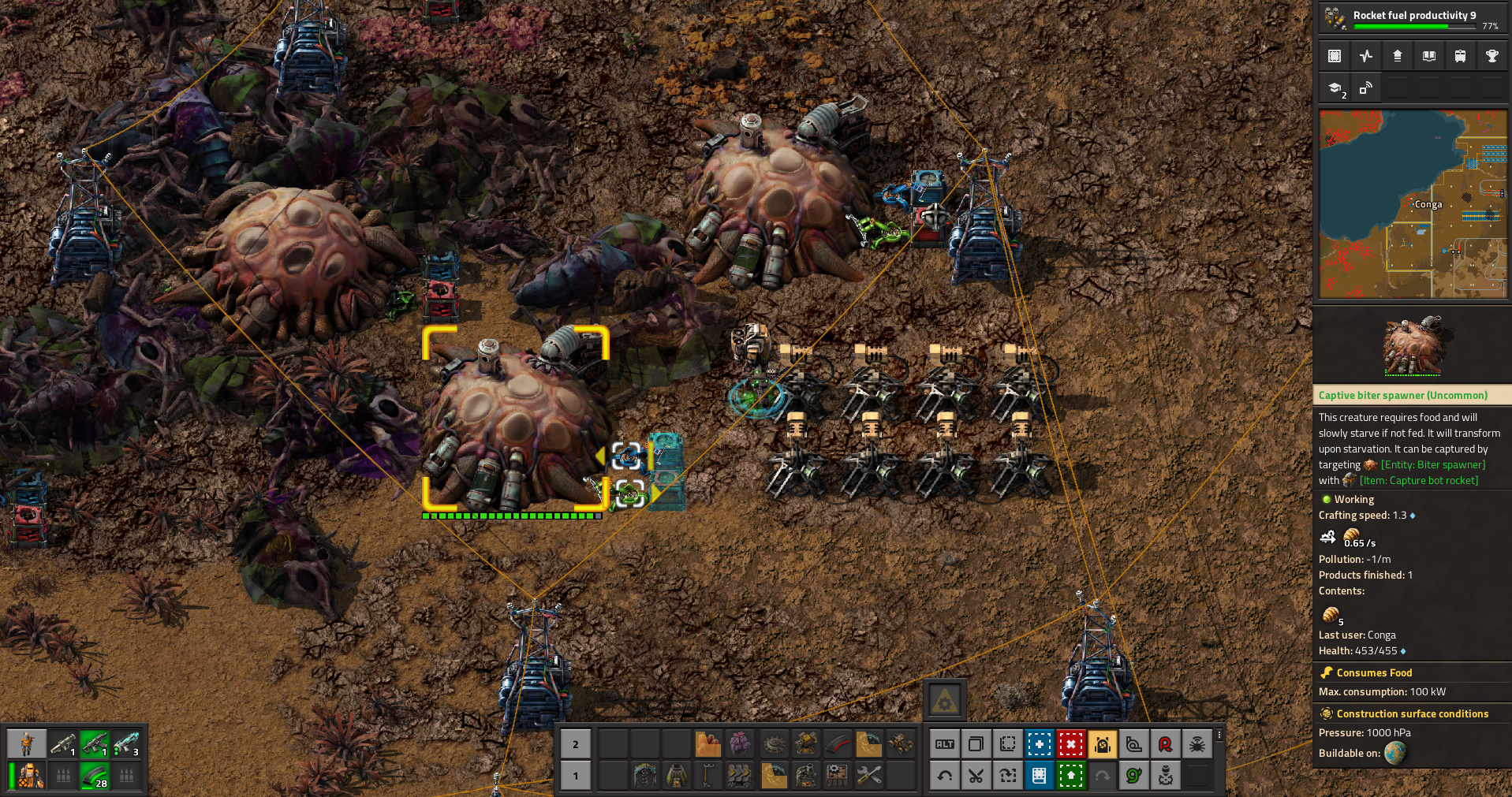This screenshot has width=1512, height=797.
Task: Select the submachine gun weapon slot
Action: [95, 743]
